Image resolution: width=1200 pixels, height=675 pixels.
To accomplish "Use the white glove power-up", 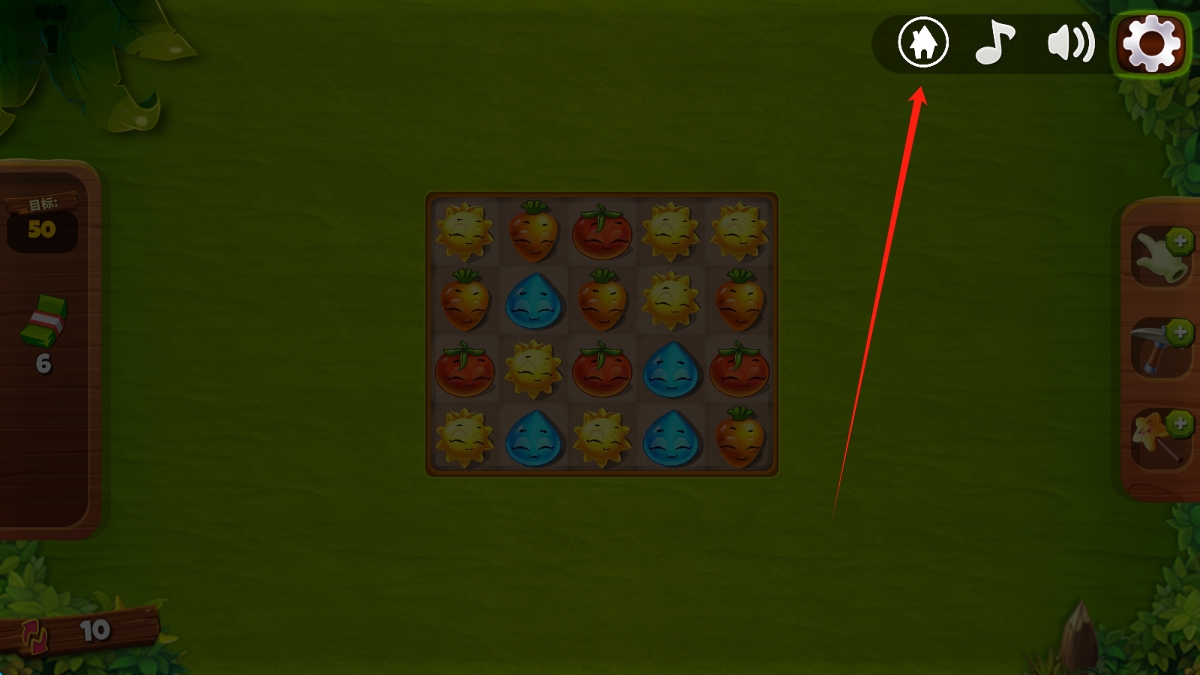I will (1162, 256).
